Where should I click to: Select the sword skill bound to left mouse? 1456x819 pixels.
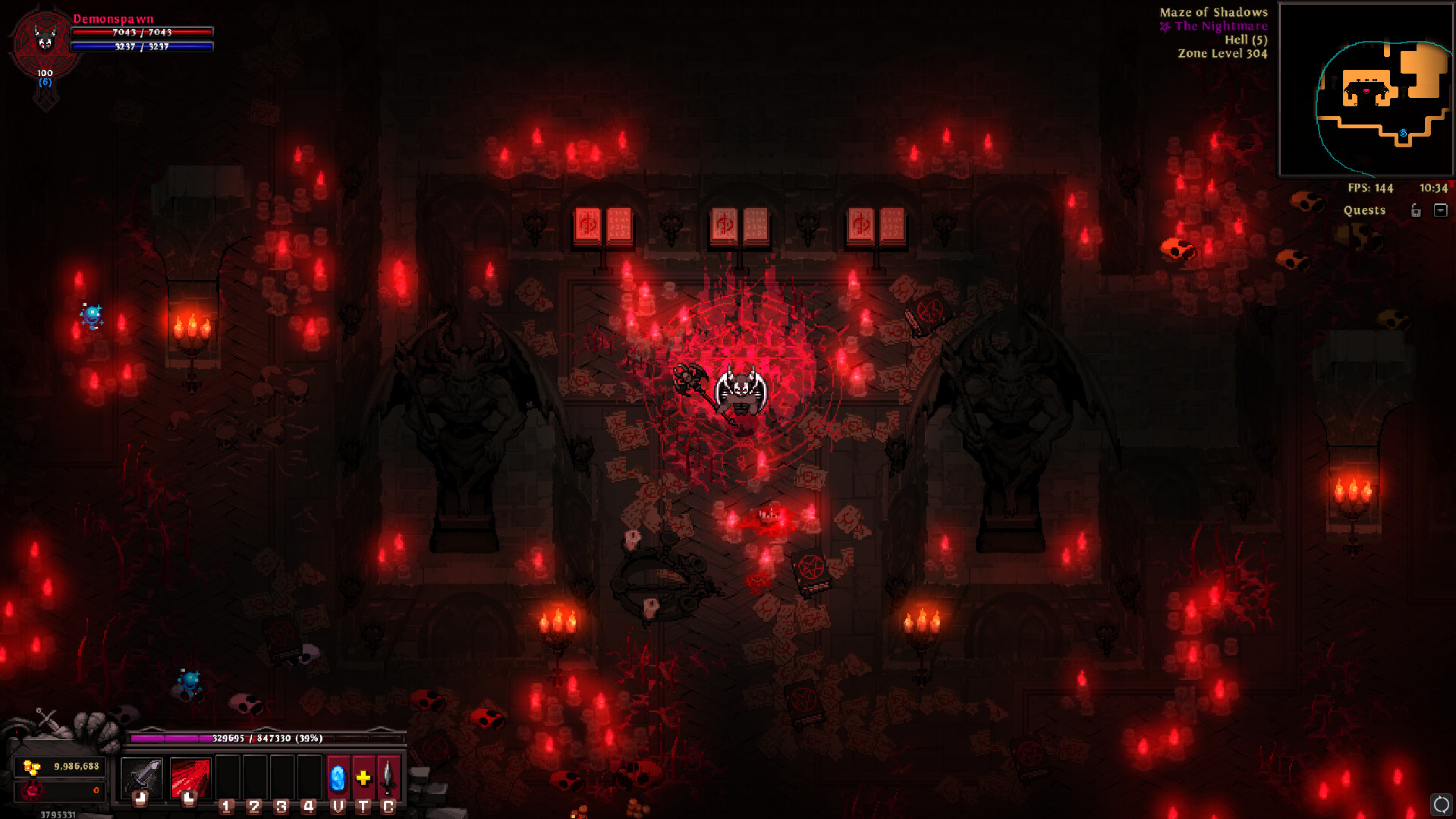[x=141, y=776]
